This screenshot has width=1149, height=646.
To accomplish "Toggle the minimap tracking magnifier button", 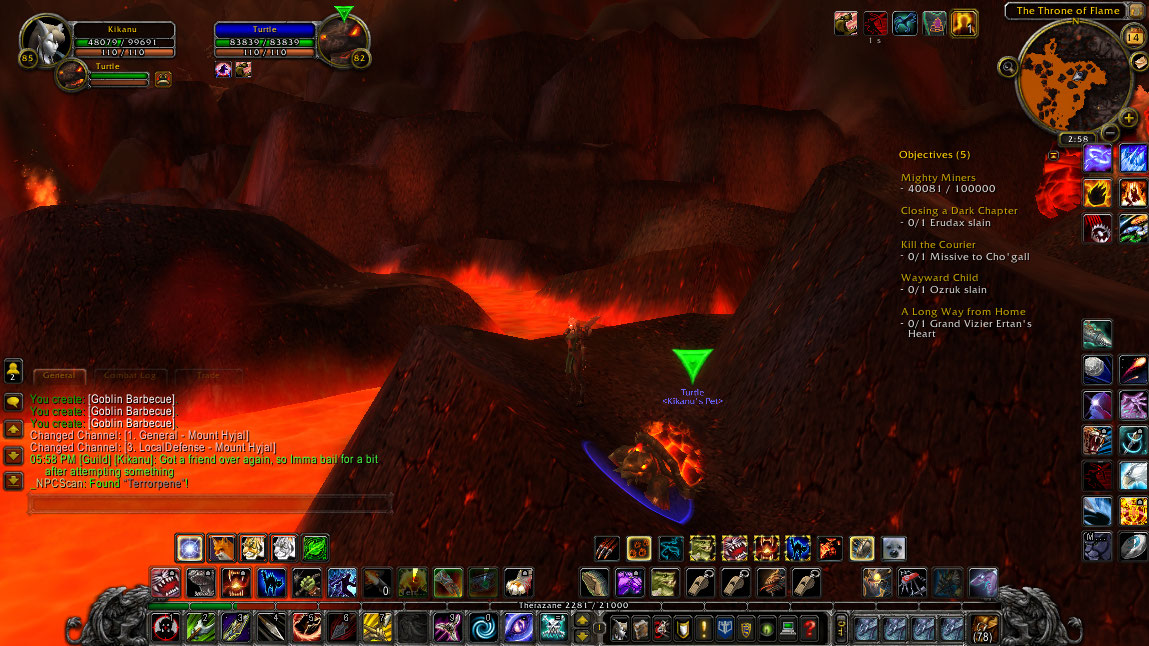I will [x=1008, y=67].
